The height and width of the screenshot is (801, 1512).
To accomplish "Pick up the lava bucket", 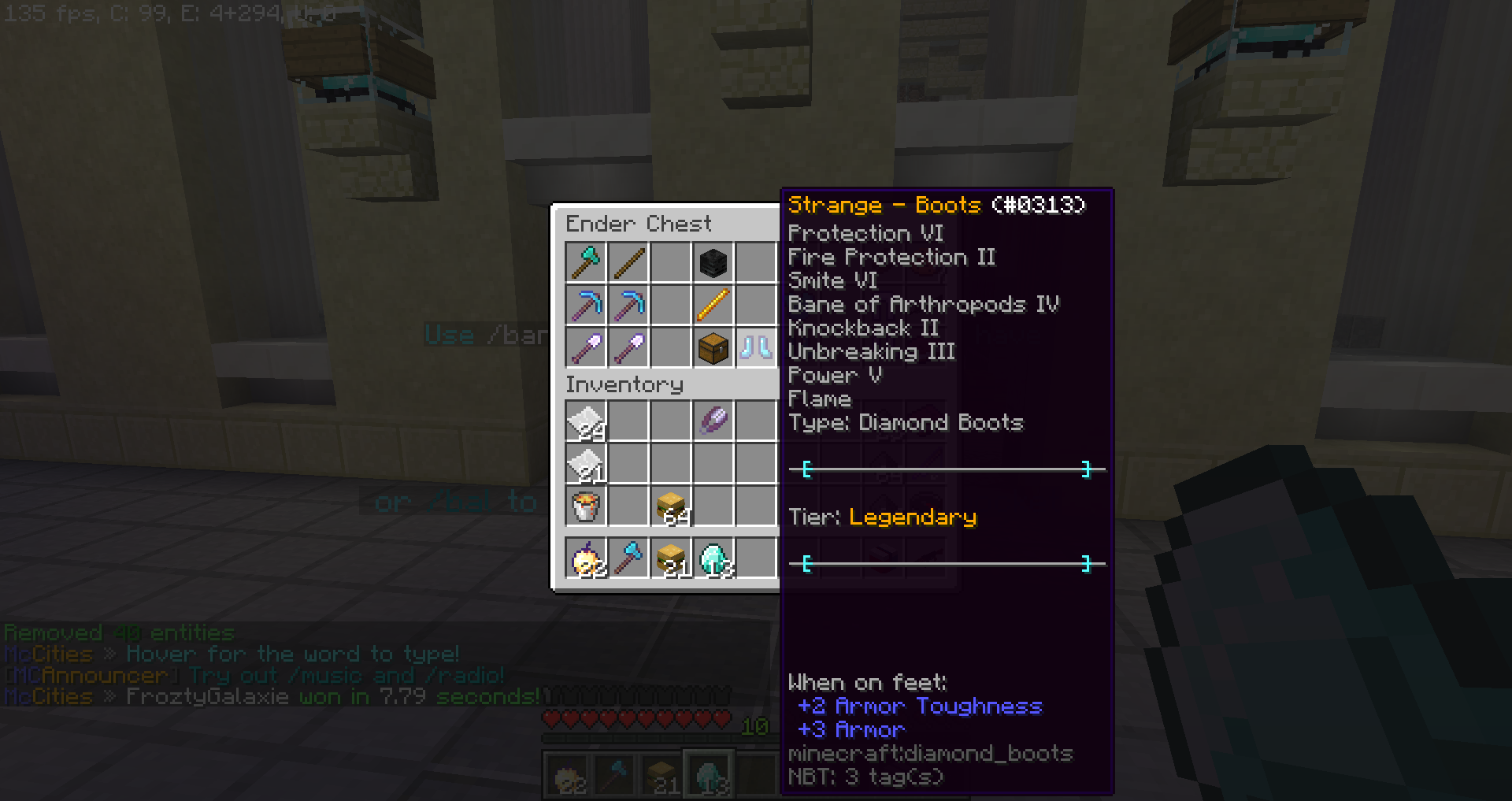I will pos(586,506).
